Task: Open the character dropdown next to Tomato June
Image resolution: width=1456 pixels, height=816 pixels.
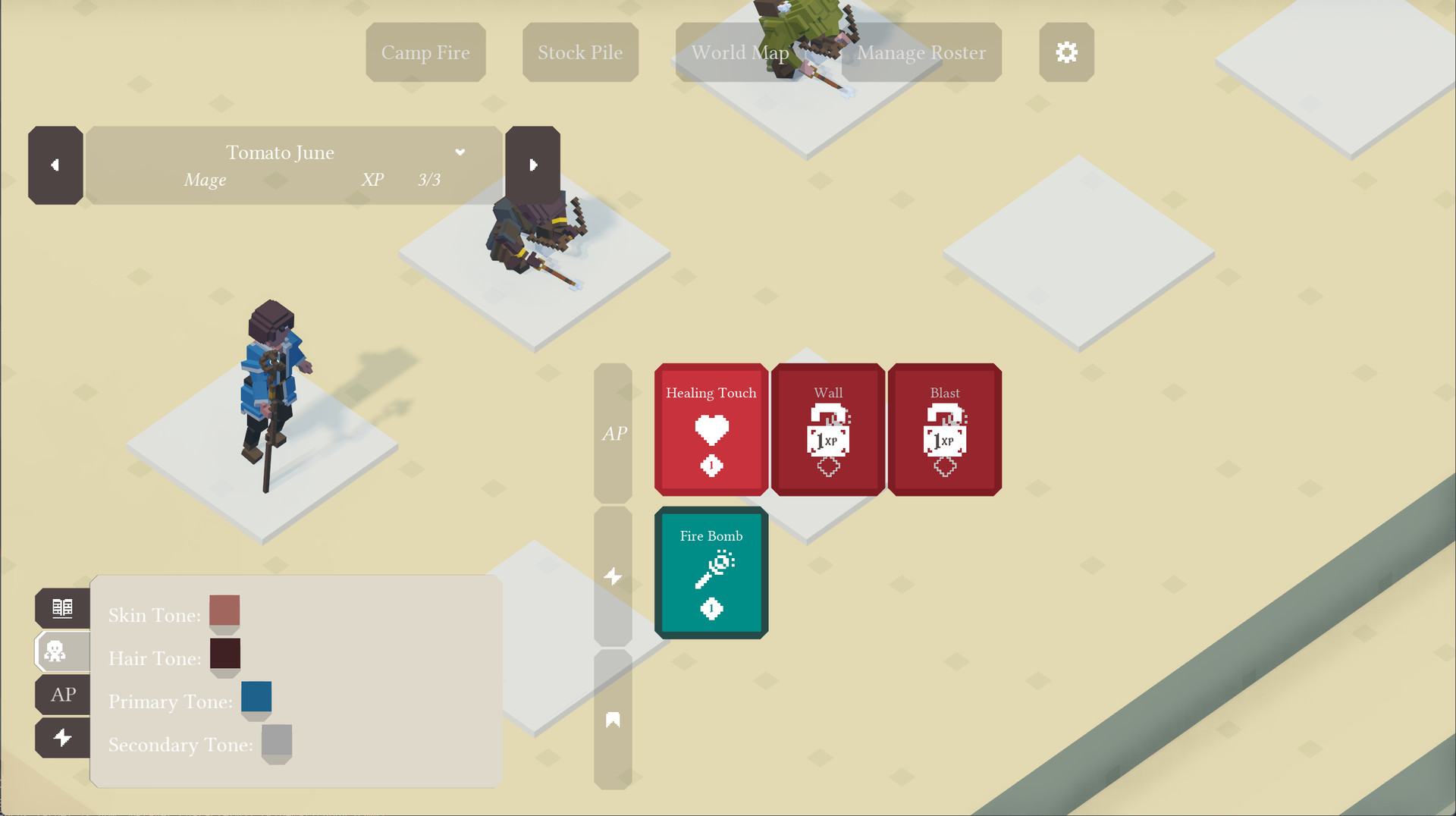Action: 460,152
